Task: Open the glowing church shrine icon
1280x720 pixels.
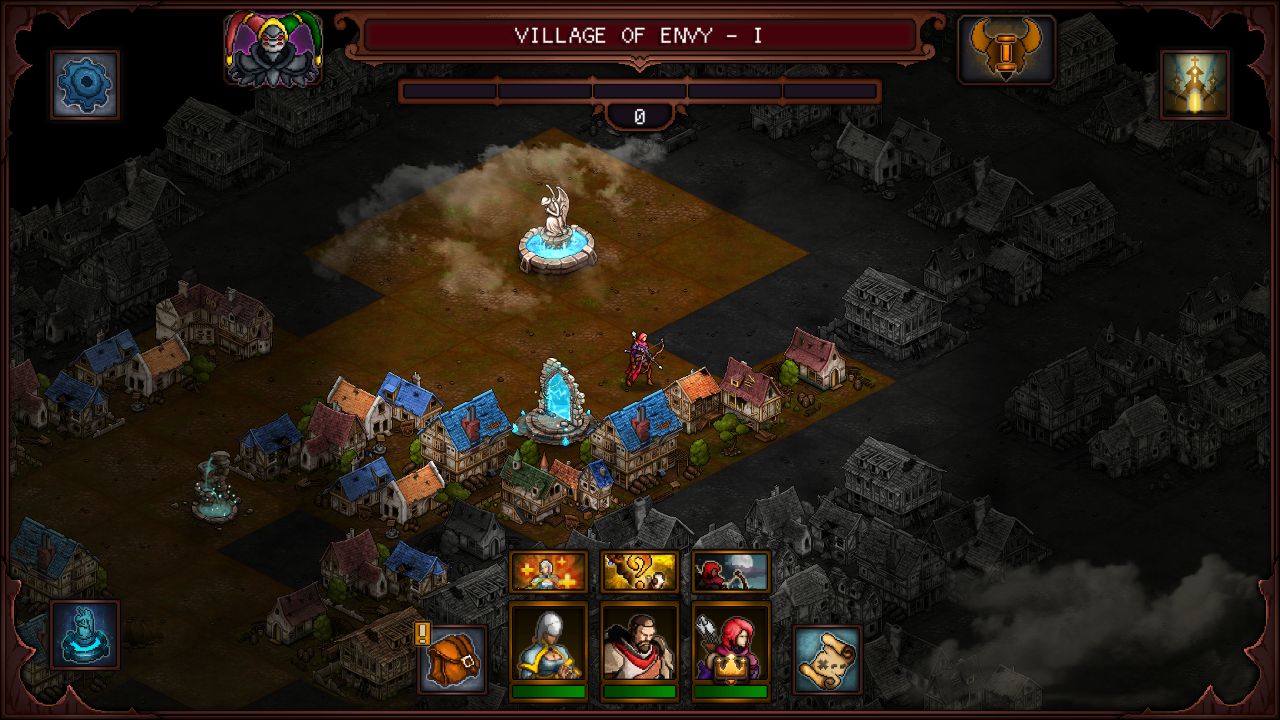Action: click(1196, 82)
